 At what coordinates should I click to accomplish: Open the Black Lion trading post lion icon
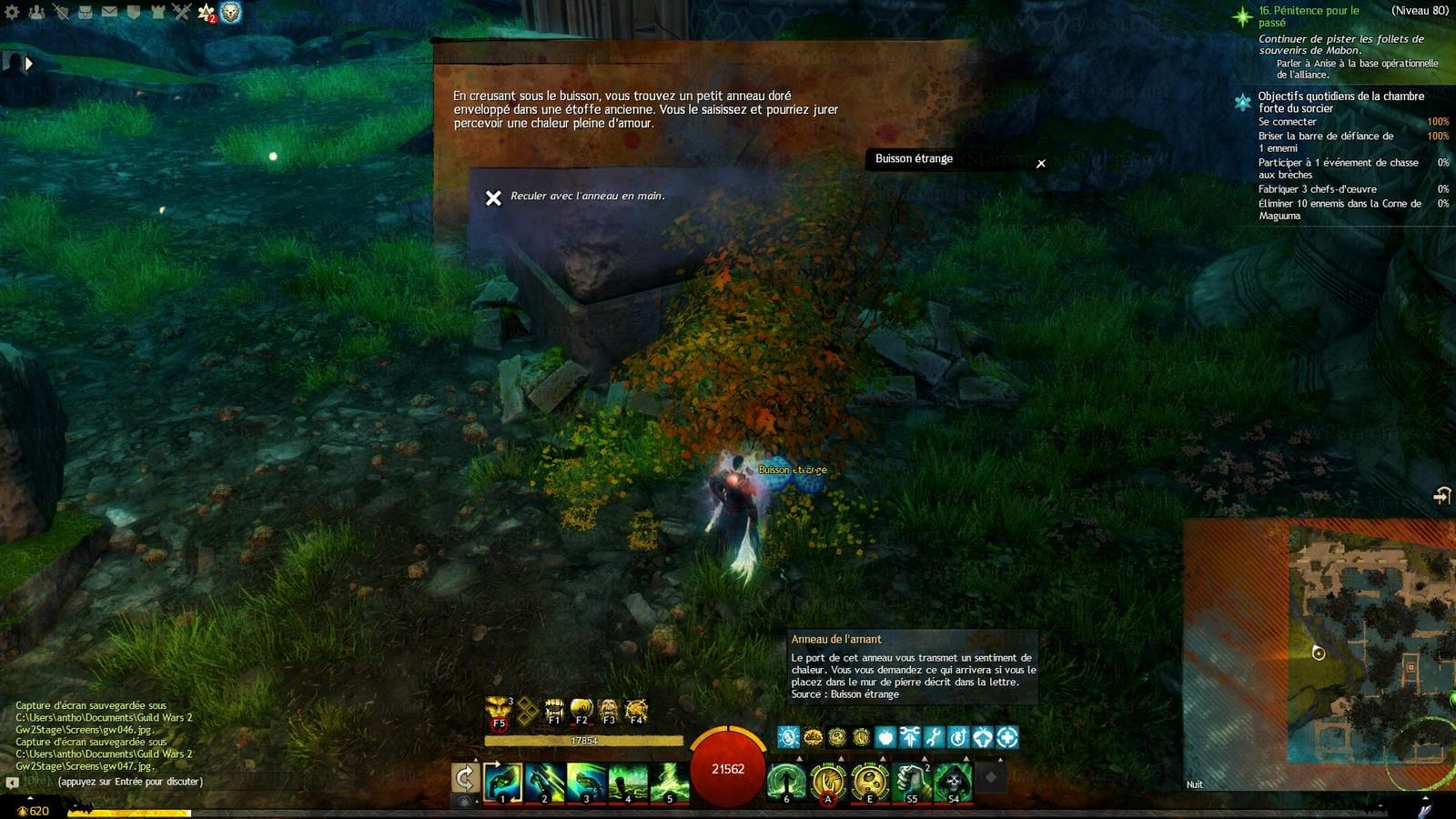[x=231, y=13]
